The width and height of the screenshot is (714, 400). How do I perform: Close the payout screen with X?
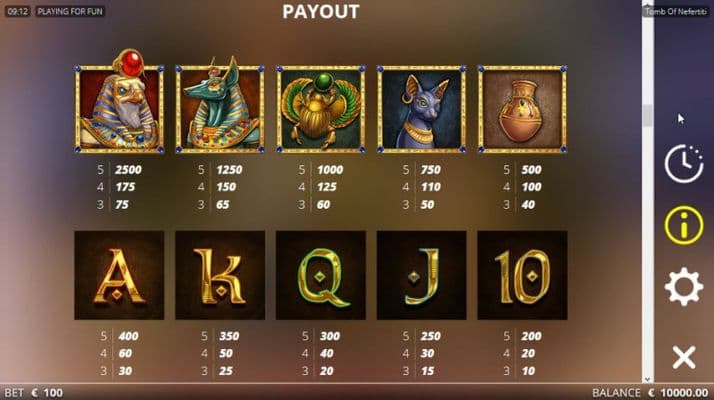[x=684, y=357]
